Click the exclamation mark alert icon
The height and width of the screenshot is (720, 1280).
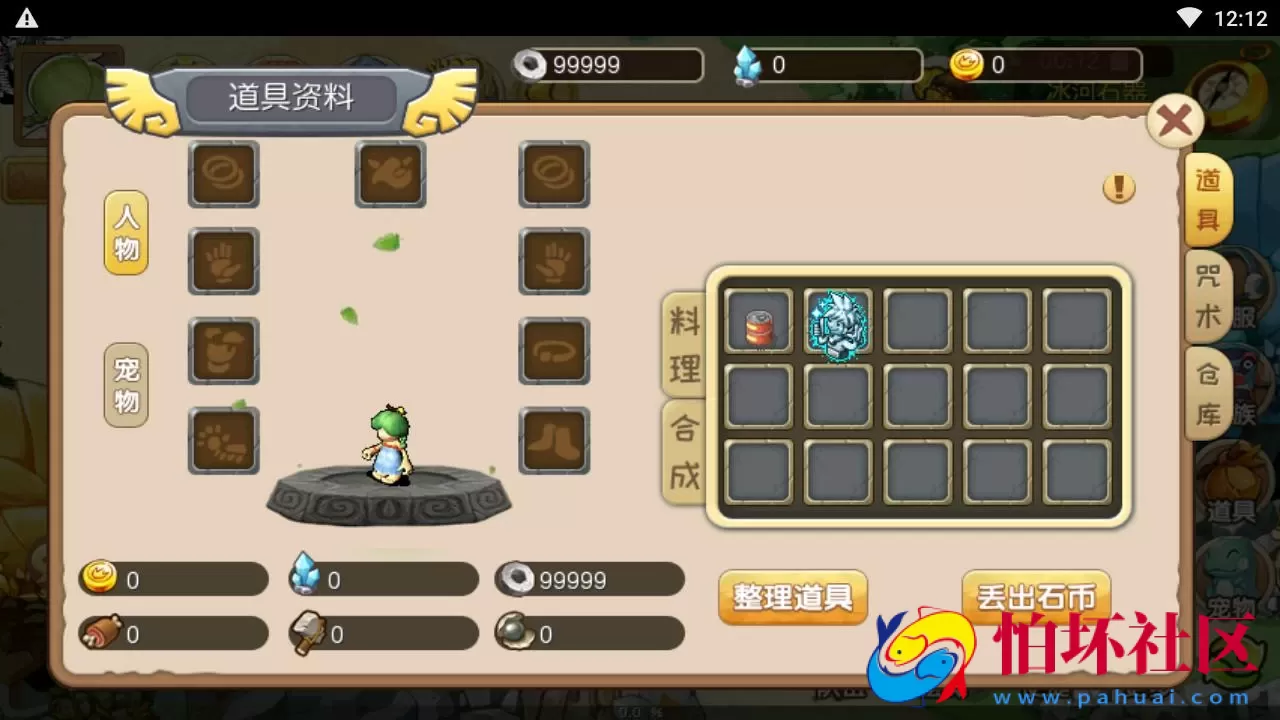click(x=1119, y=187)
